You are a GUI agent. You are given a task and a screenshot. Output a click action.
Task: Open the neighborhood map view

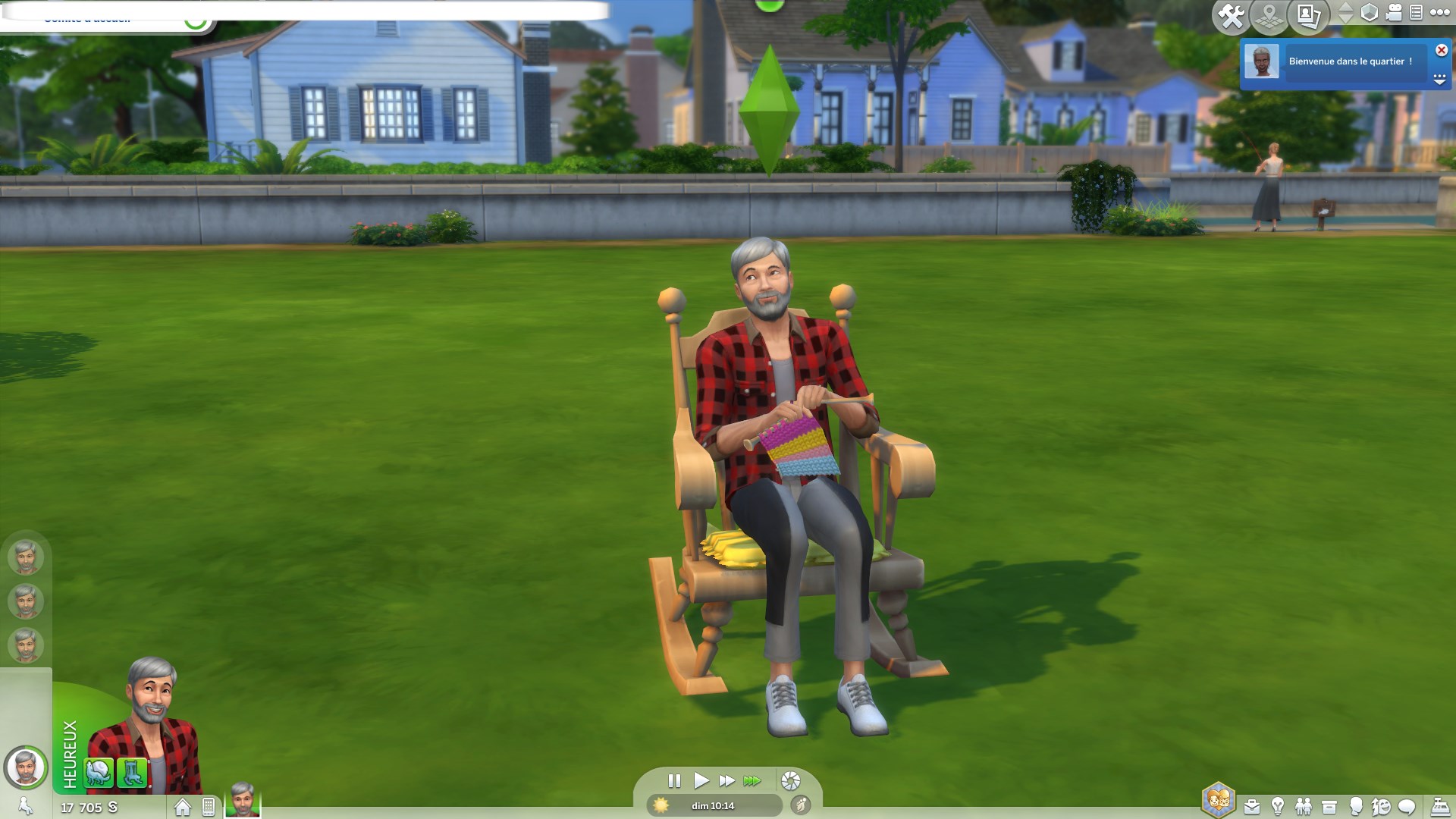point(1268,13)
